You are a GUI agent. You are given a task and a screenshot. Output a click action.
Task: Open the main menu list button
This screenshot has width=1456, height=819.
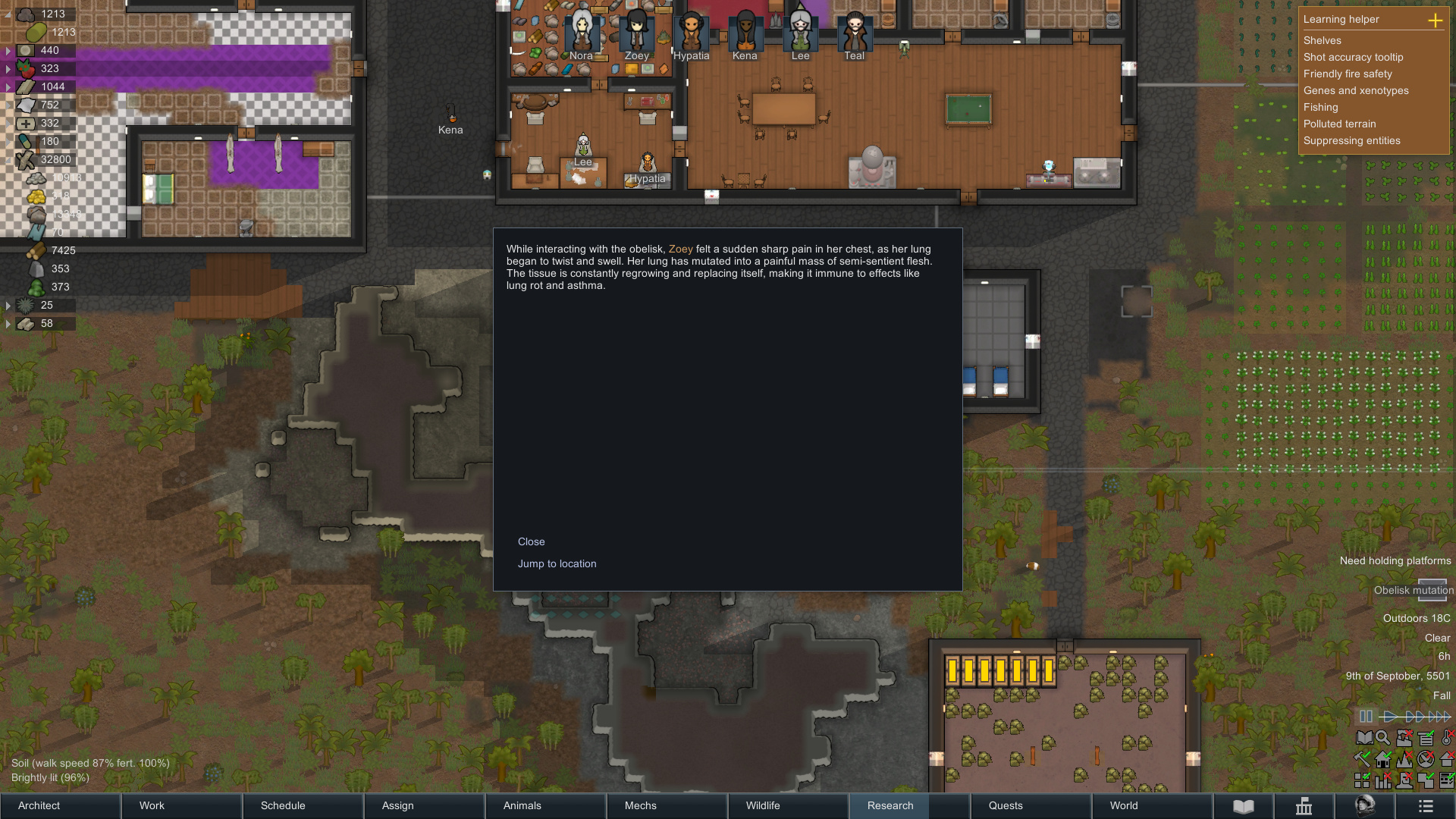[1425, 805]
